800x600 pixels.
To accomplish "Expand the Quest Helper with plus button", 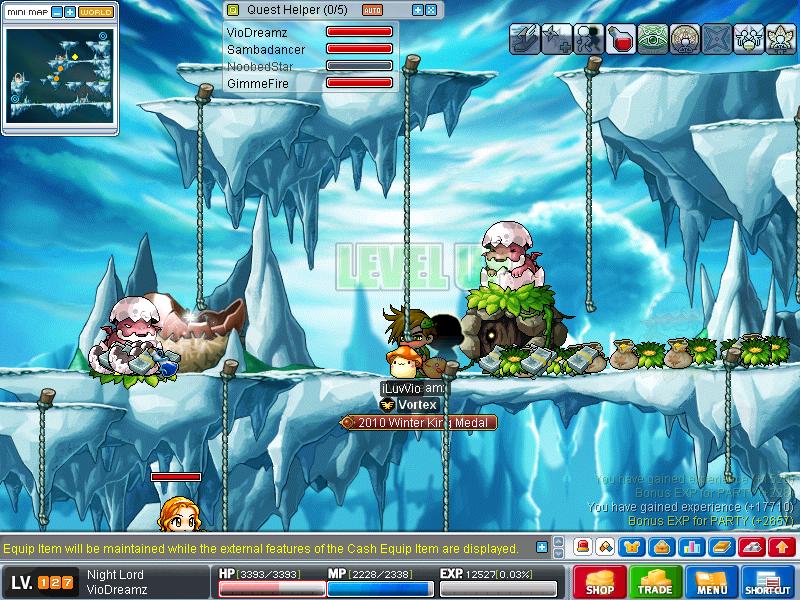I will (417, 10).
